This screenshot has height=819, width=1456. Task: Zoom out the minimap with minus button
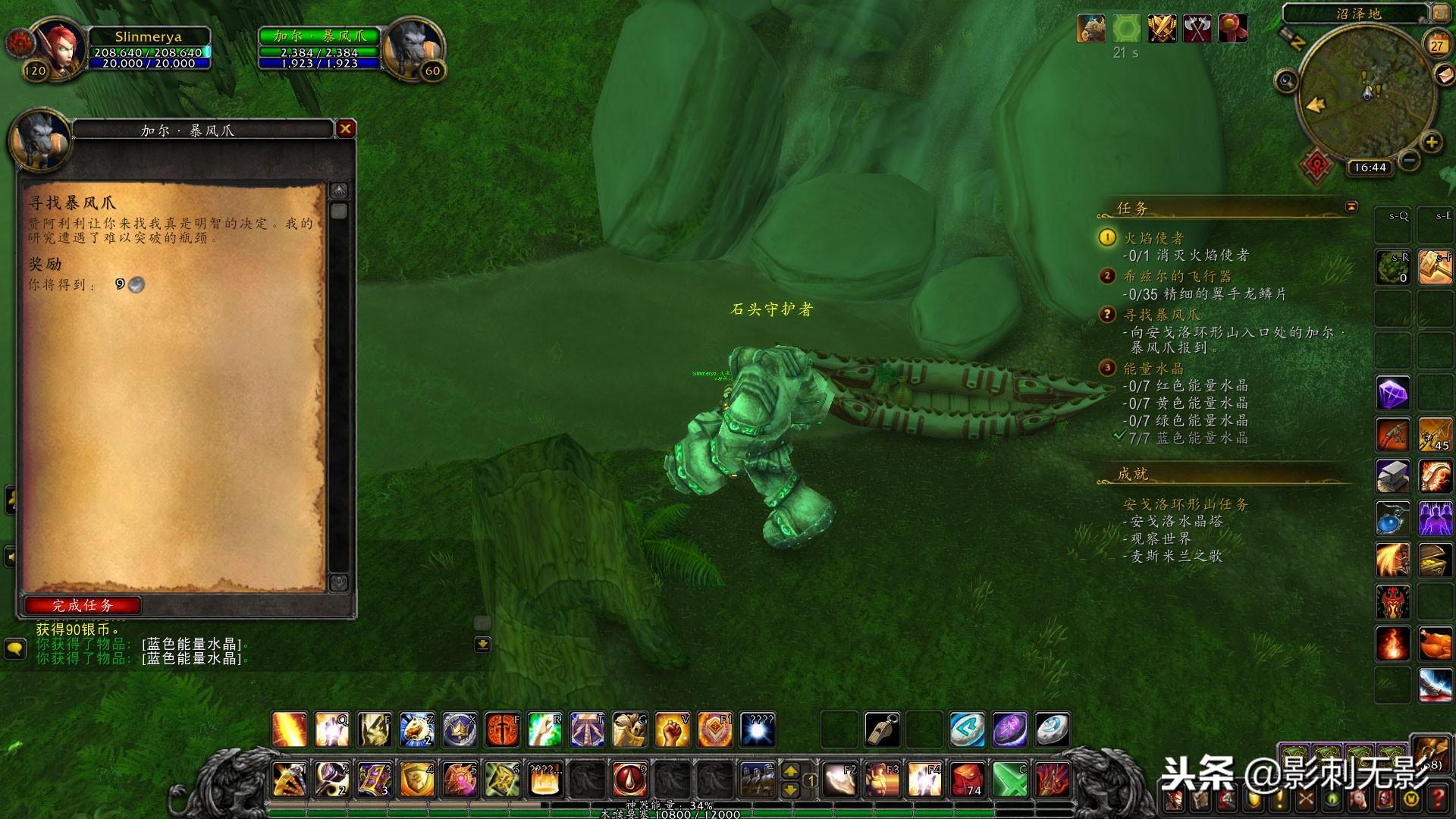(1409, 160)
